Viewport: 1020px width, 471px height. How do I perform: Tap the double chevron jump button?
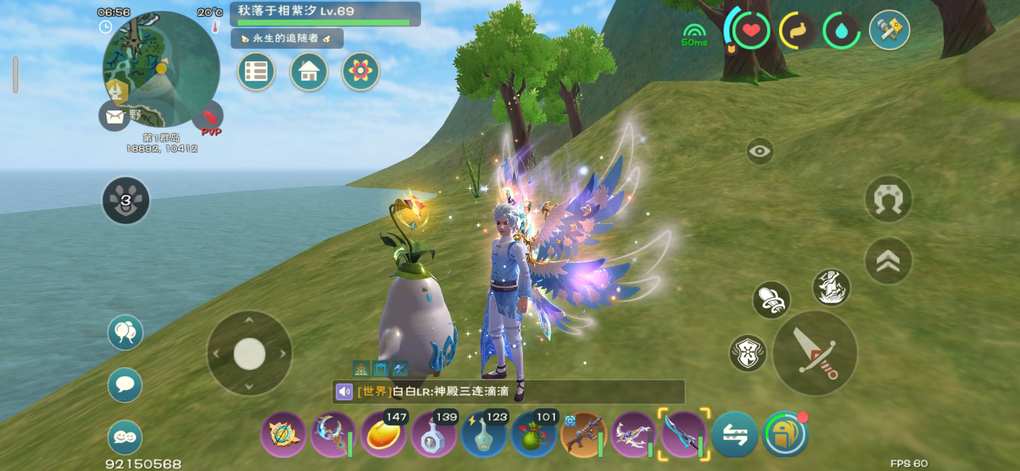point(888,260)
